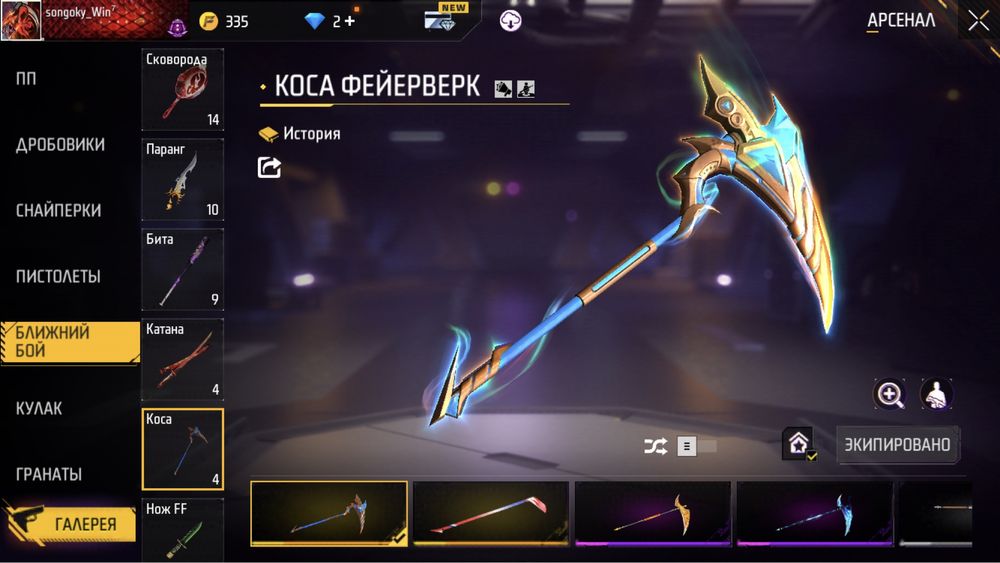Select the Бита weapon
This screenshot has height=563, width=1000.
pyautogui.click(x=183, y=270)
